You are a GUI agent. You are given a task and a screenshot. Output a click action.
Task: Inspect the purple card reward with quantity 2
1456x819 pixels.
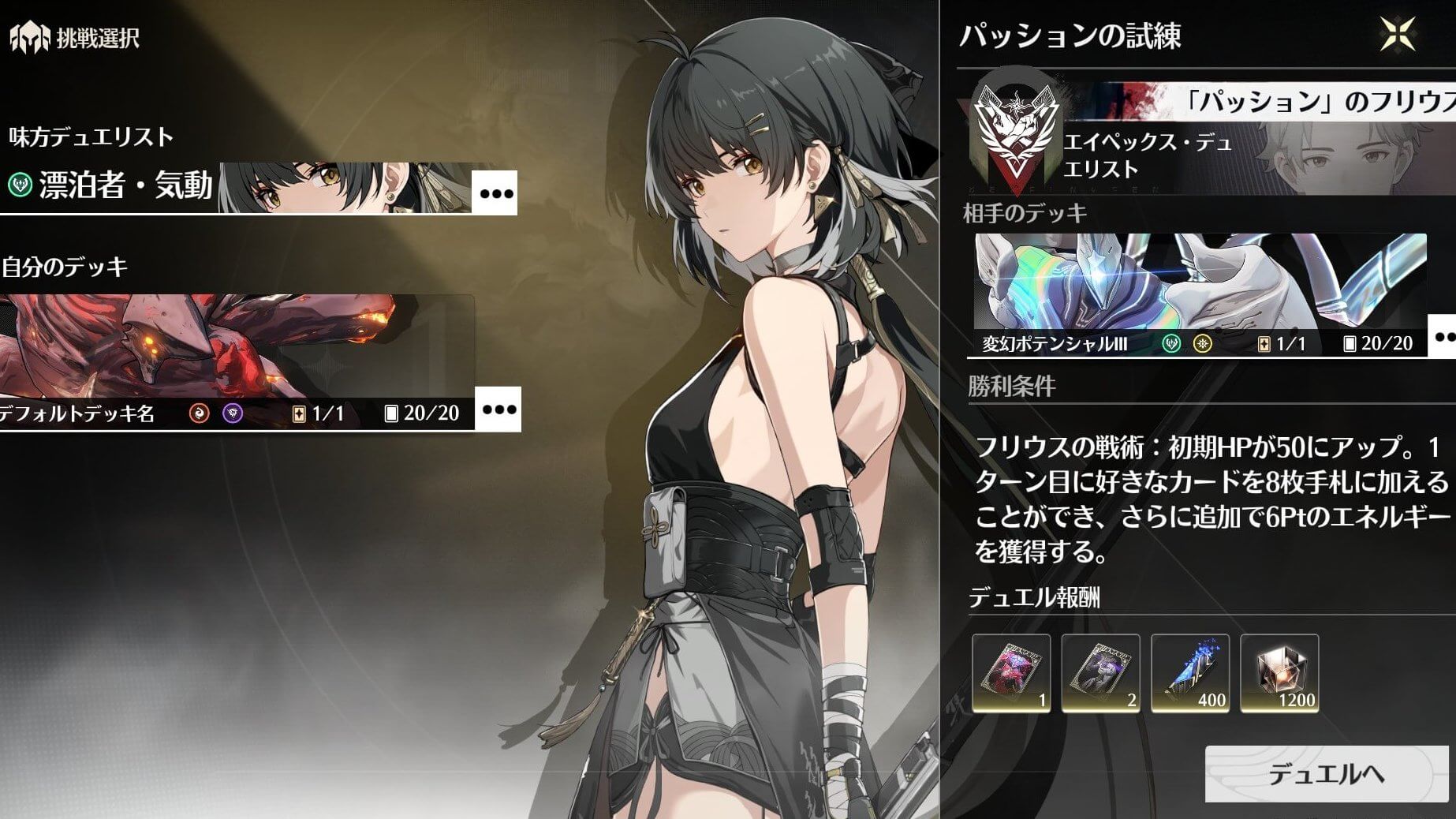click(x=1101, y=673)
